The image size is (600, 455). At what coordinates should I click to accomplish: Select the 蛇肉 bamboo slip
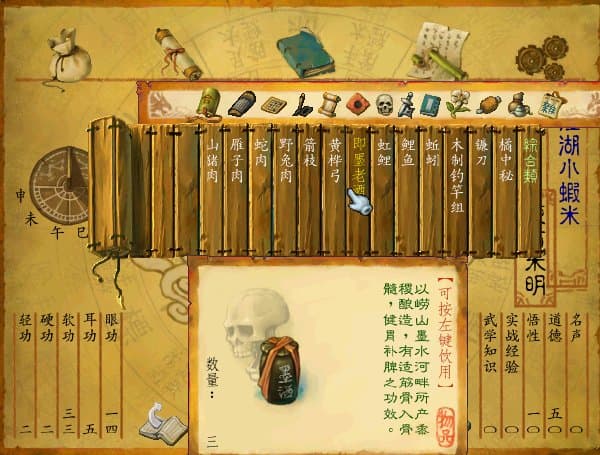(262, 157)
